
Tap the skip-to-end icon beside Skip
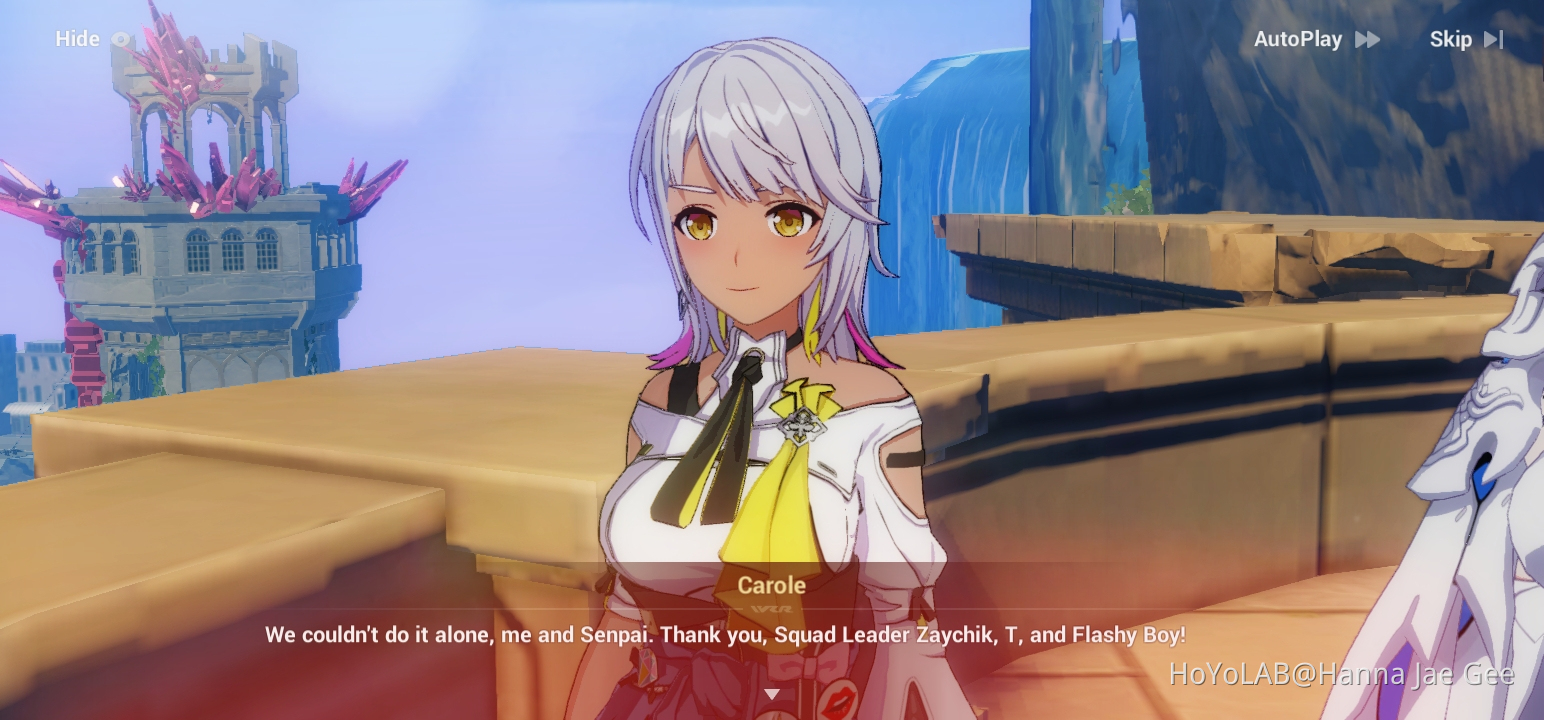point(1494,39)
